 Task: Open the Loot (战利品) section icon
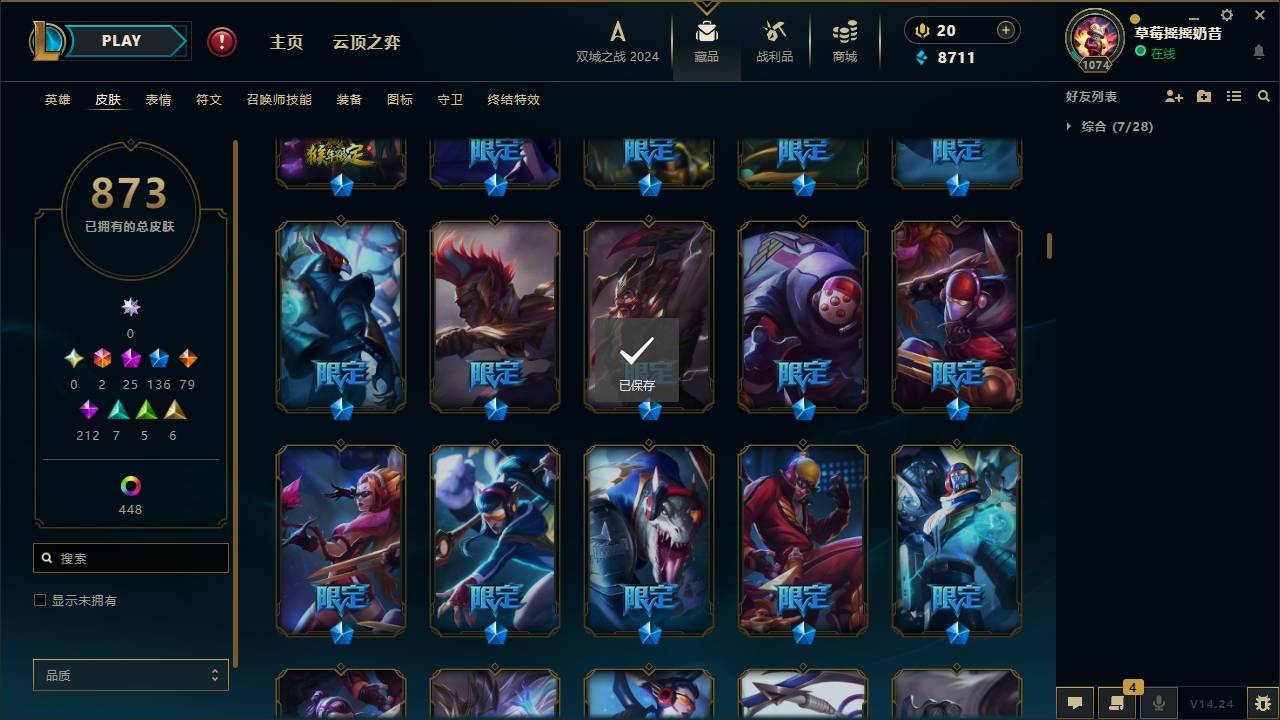[x=775, y=38]
